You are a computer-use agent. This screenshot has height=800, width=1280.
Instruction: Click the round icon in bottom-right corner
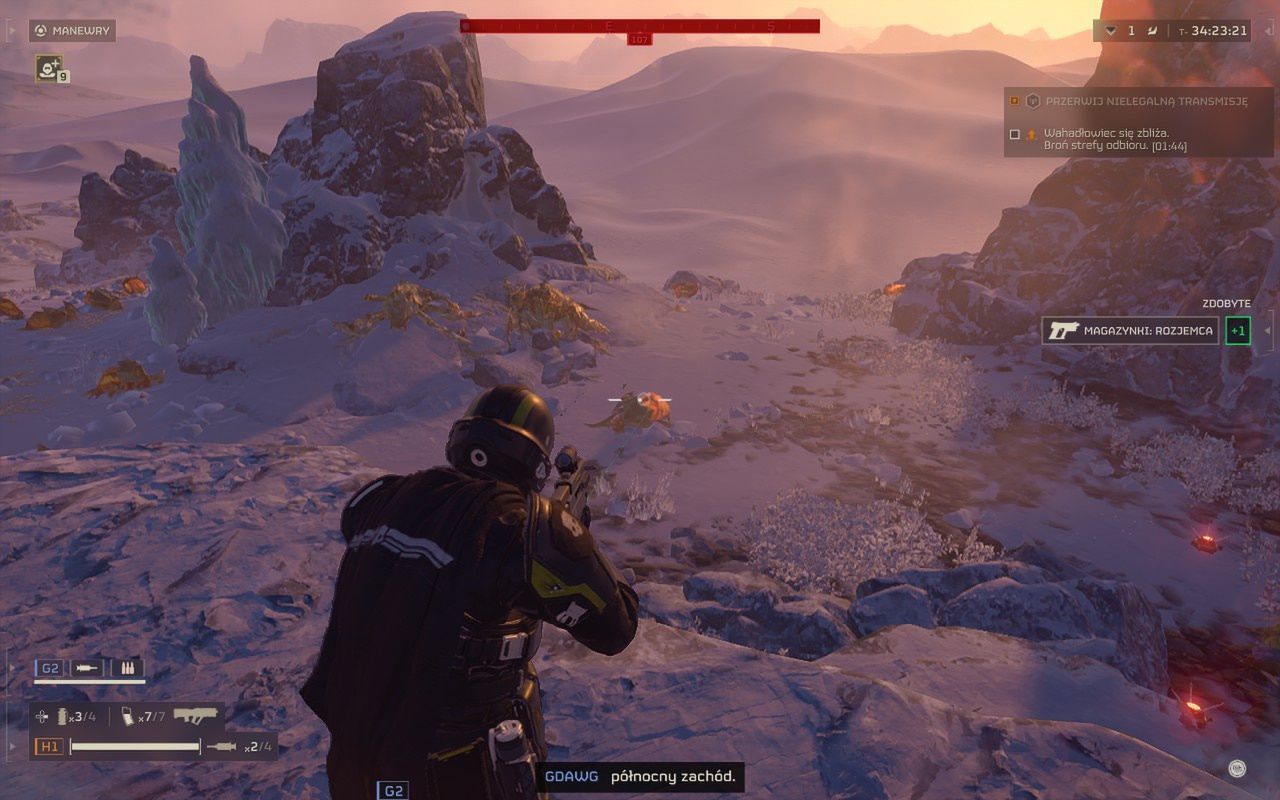(1237, 768)
